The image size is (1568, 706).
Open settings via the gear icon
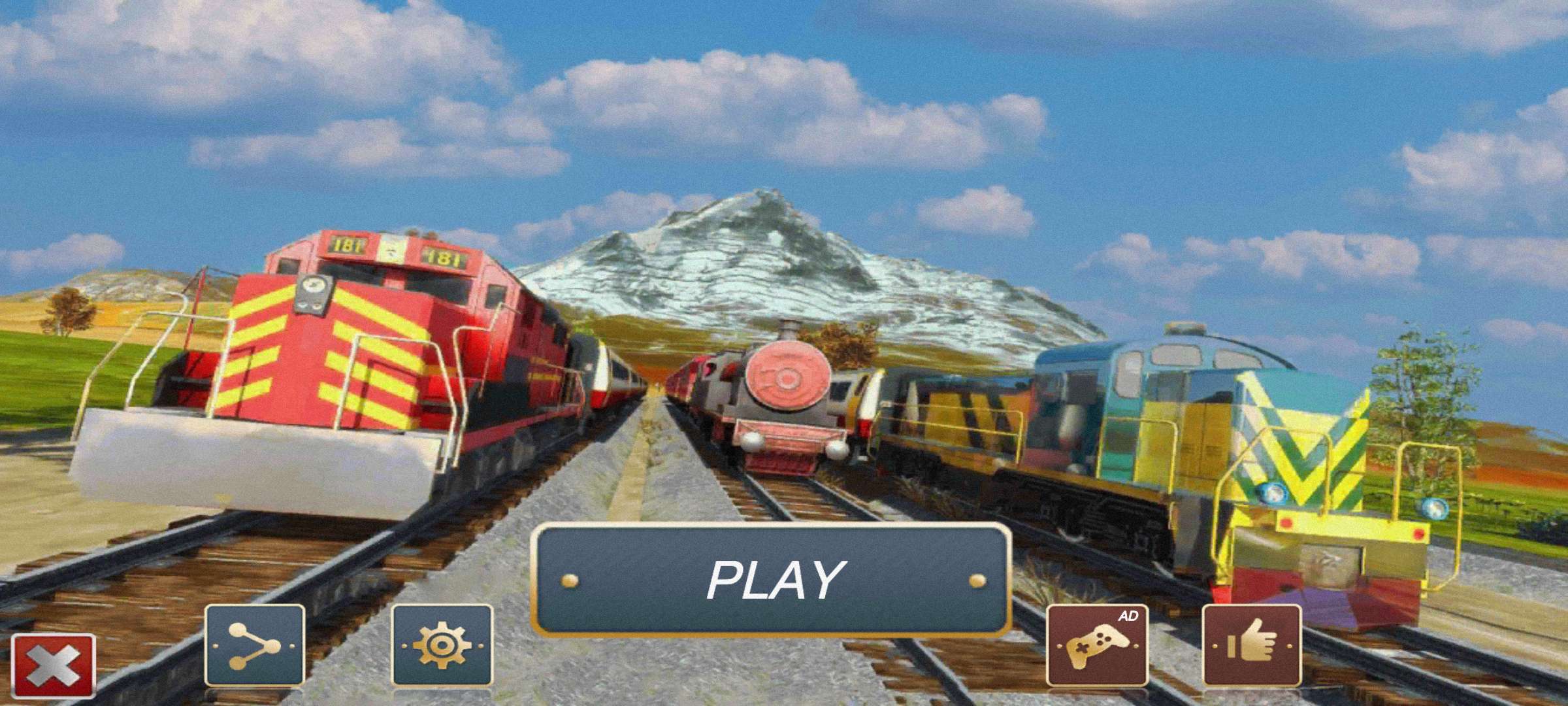click(442, 645)
